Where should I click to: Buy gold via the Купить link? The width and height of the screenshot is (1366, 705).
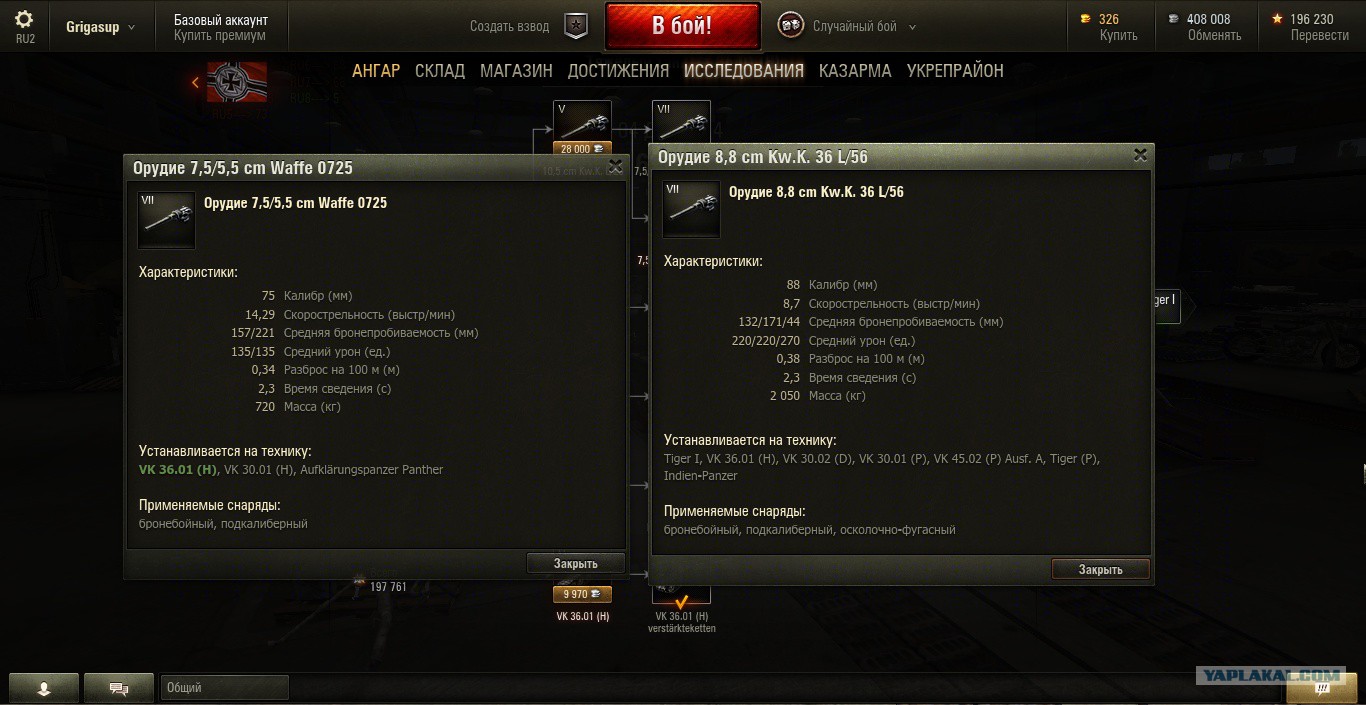[1118, 35]
